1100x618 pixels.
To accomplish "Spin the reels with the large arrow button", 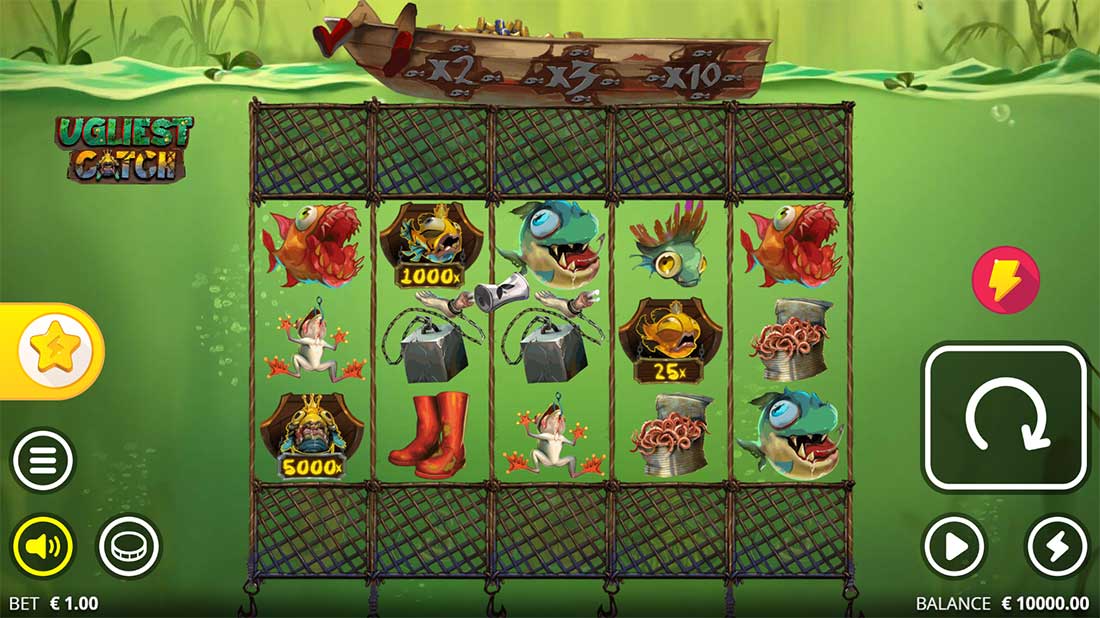I will [x=1005, y=417].
